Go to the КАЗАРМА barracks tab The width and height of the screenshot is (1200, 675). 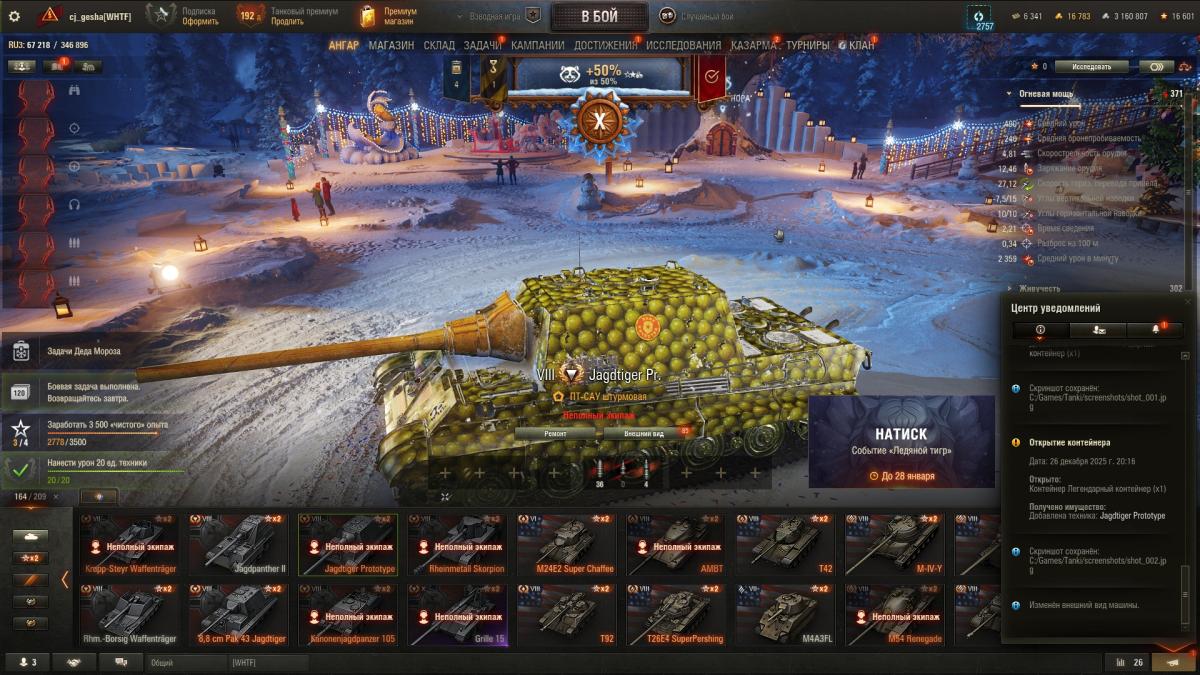[x=754, y=45]
